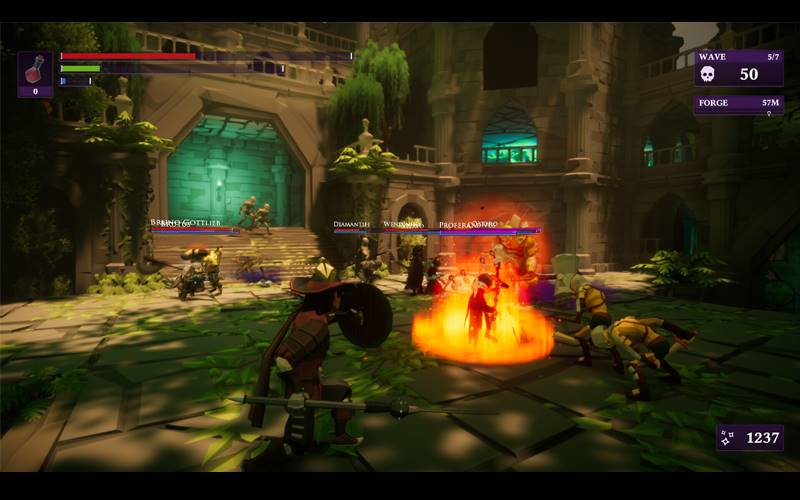Select the red health potion slot
The width and height of the screenshot is (800, 500).
click(35, 74)
